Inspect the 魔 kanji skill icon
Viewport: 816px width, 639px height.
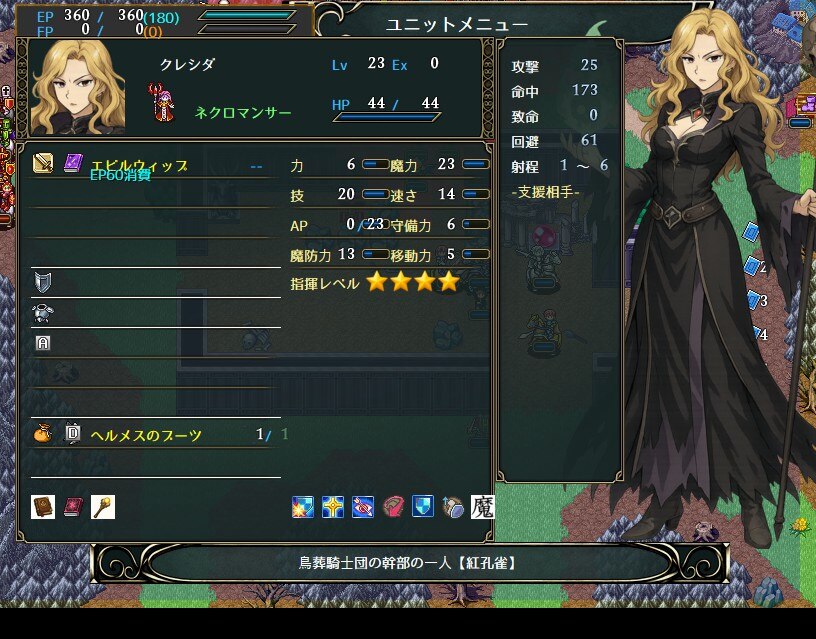pos(482,507)
